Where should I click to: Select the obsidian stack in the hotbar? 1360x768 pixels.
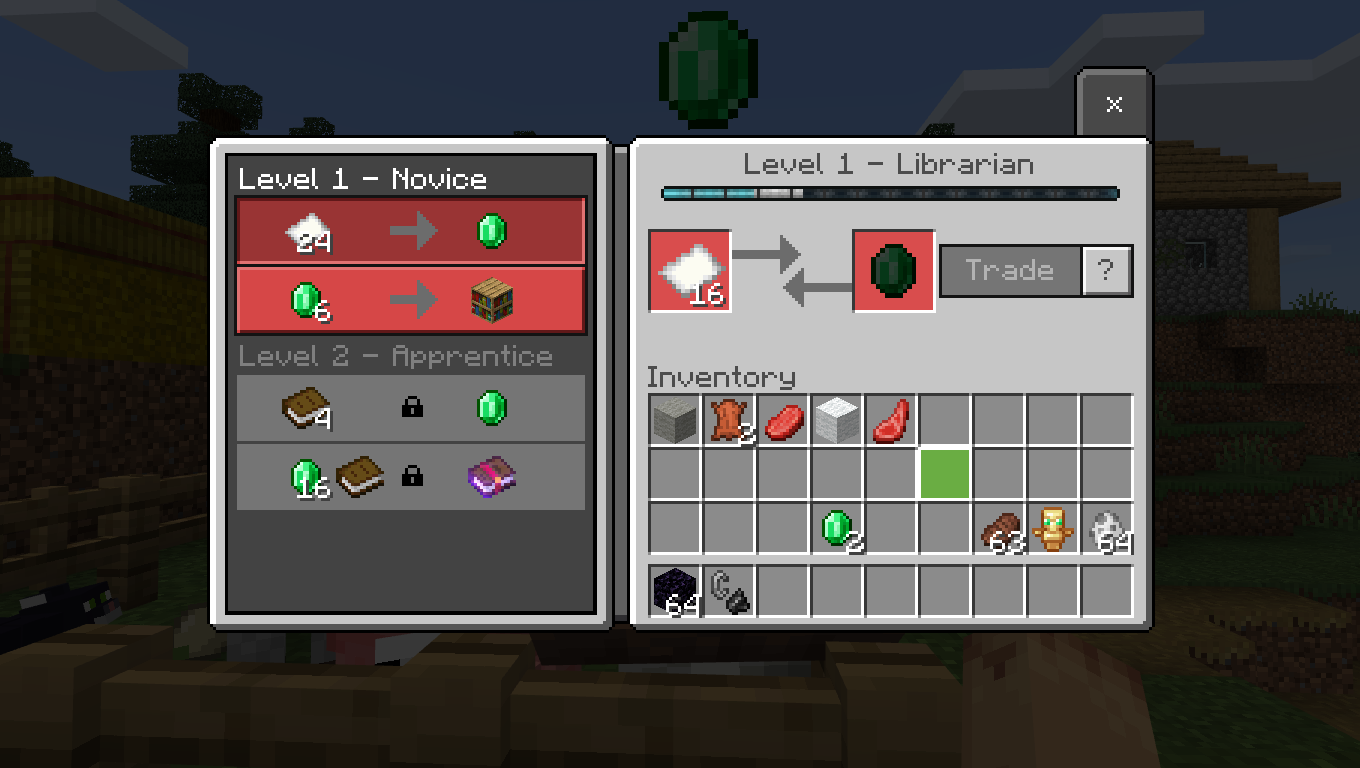click(675, 591)
